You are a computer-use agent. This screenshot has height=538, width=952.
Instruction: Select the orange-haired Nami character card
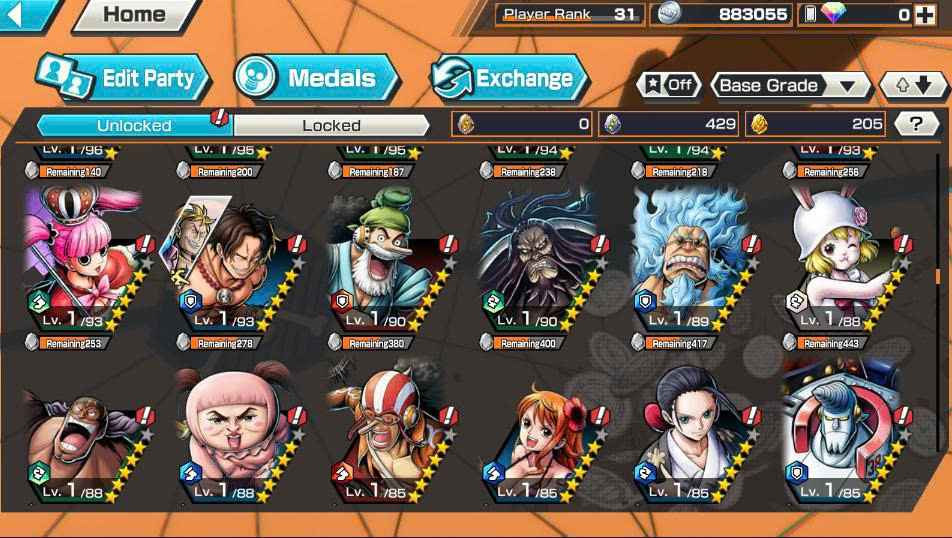(x=540, y=437)
